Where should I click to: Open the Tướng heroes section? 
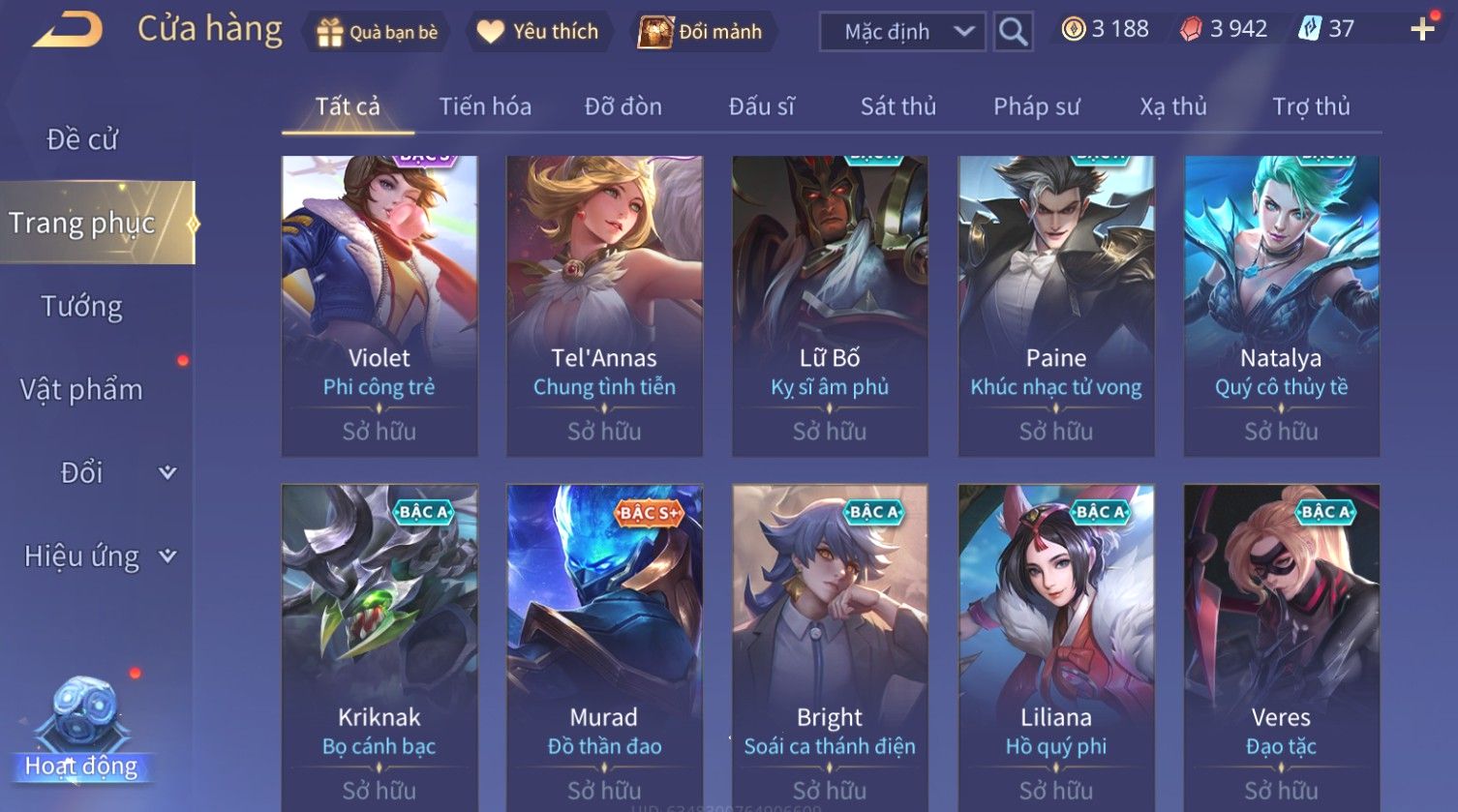tap(82, 307)
